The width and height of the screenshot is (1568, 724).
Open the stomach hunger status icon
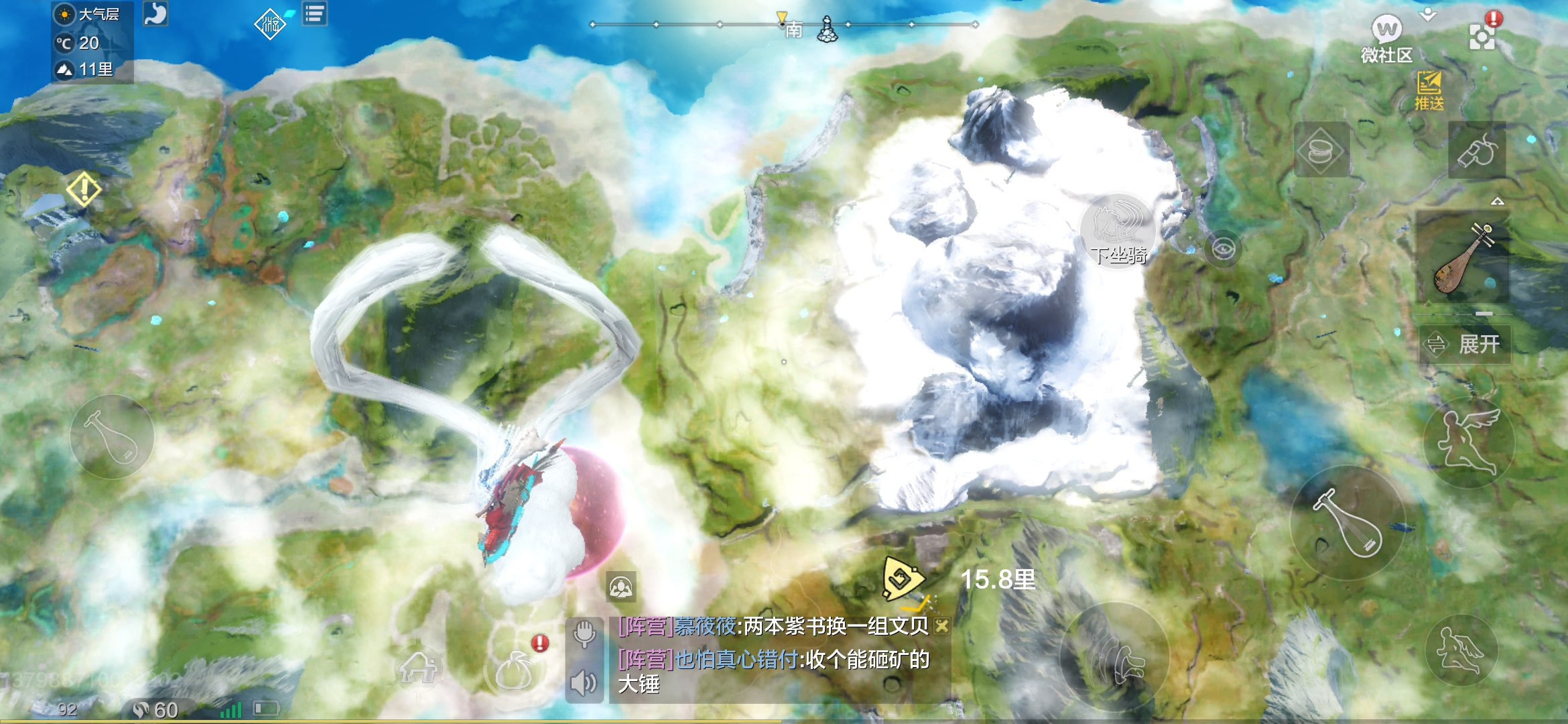click(x=155, y=14)
